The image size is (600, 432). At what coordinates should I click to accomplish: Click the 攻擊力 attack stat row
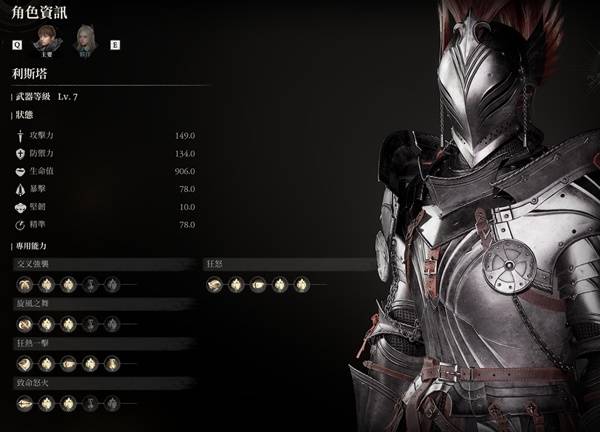(x=105, y=136)
